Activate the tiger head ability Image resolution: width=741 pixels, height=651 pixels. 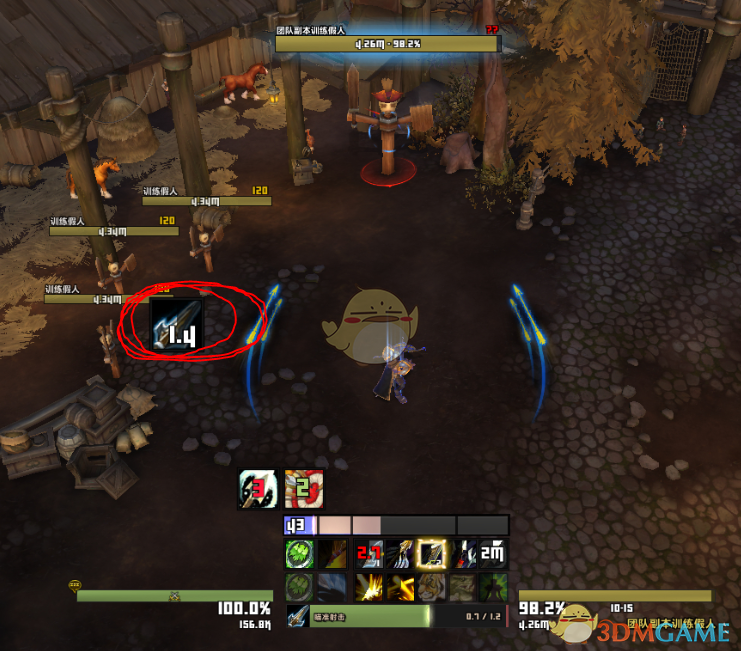coord(431,587)
